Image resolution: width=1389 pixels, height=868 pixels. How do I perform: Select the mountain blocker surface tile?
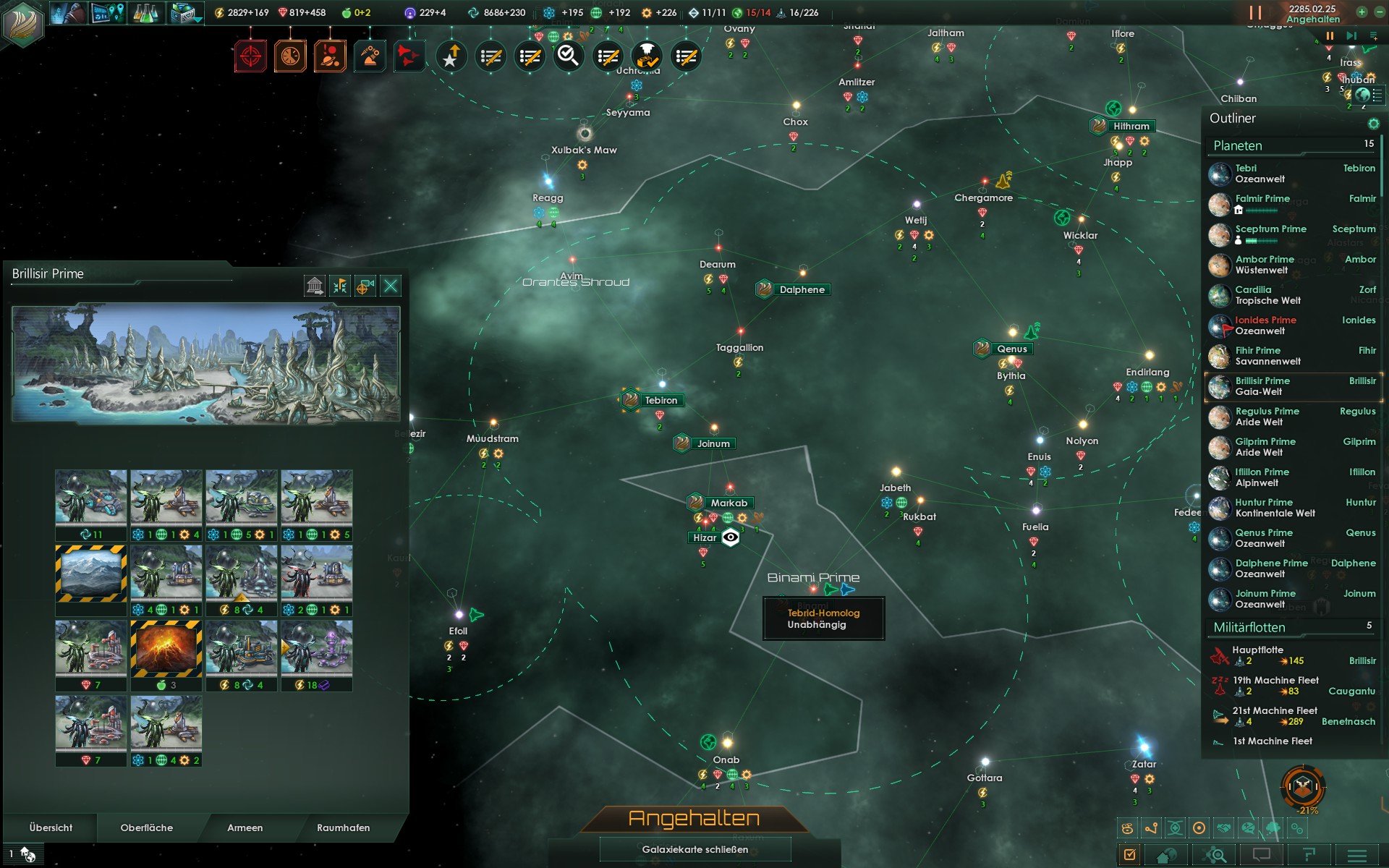pyautogui.click(x=91, y=573)
